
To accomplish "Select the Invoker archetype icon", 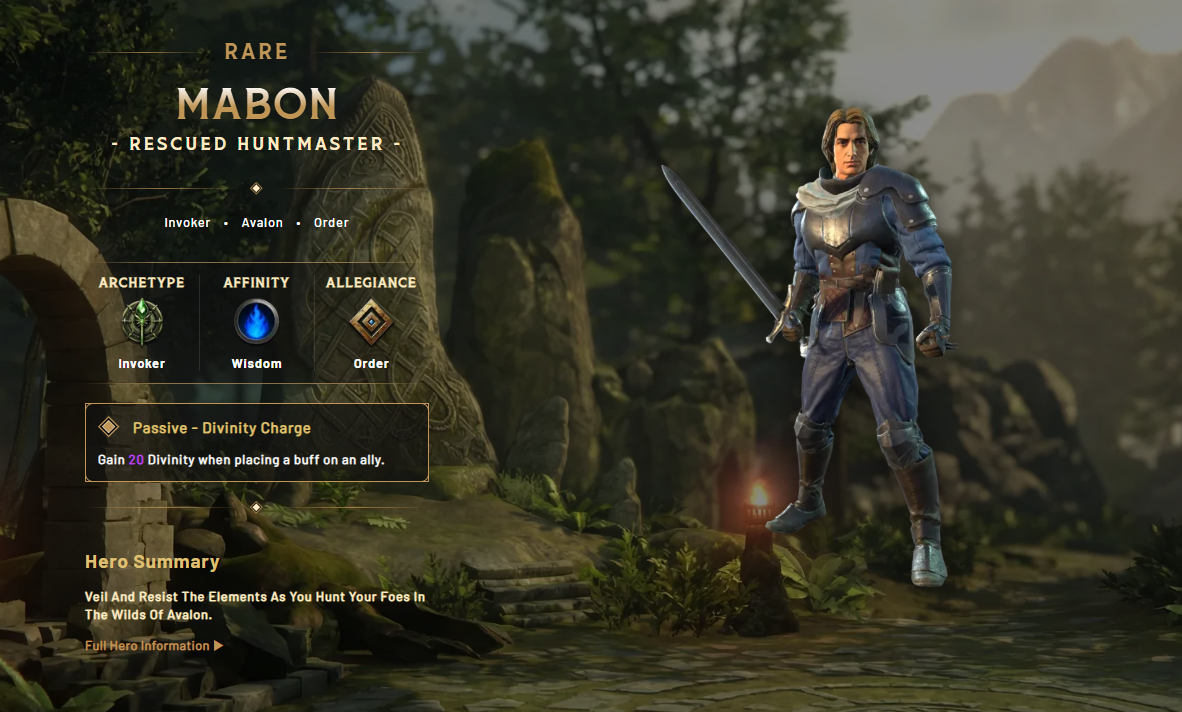I will (142, 322).
